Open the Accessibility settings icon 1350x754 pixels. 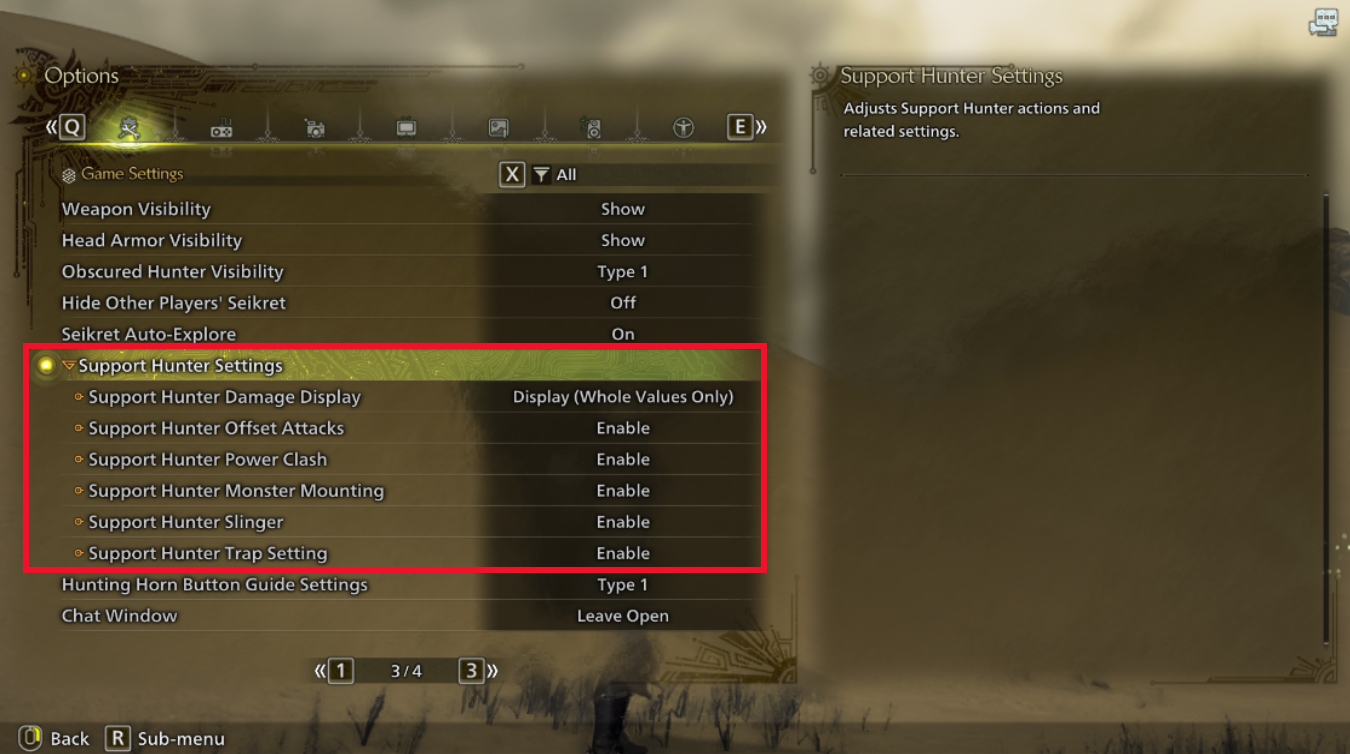pos(683,127)
